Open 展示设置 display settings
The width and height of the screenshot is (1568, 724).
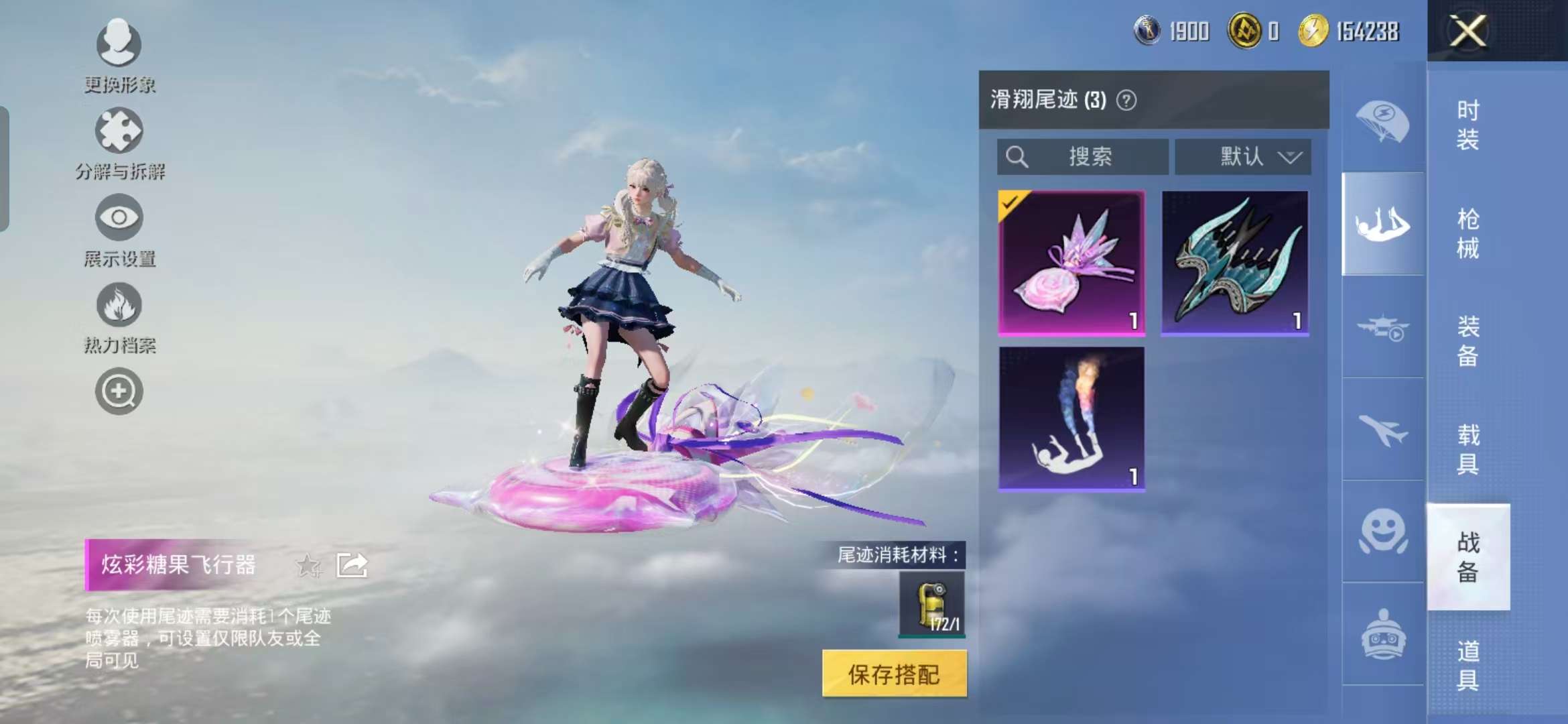pos(119,221)
